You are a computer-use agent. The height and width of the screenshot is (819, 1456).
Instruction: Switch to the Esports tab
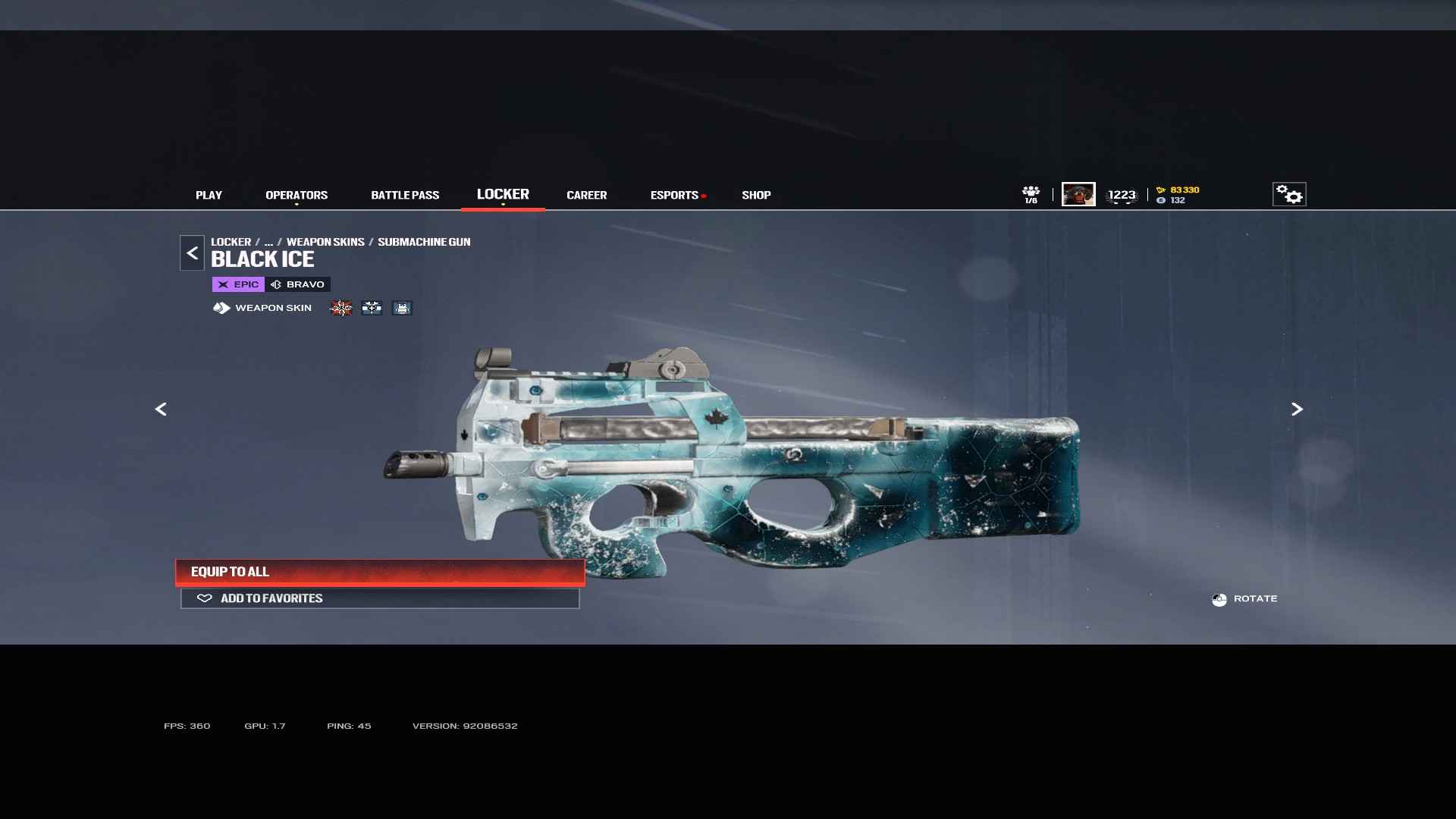[x=674, y=195]
